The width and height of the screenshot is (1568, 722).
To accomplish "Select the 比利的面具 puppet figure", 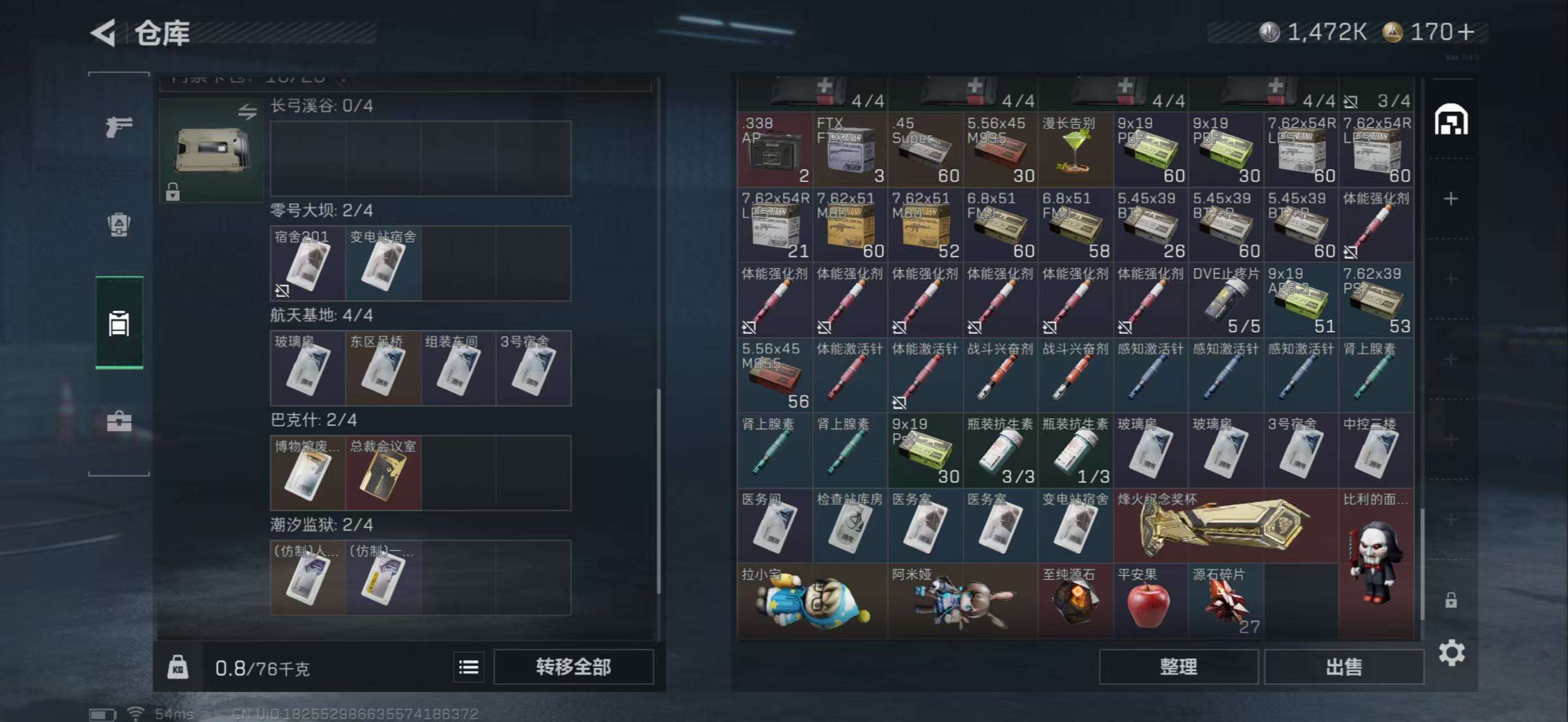I will 1376,563.
